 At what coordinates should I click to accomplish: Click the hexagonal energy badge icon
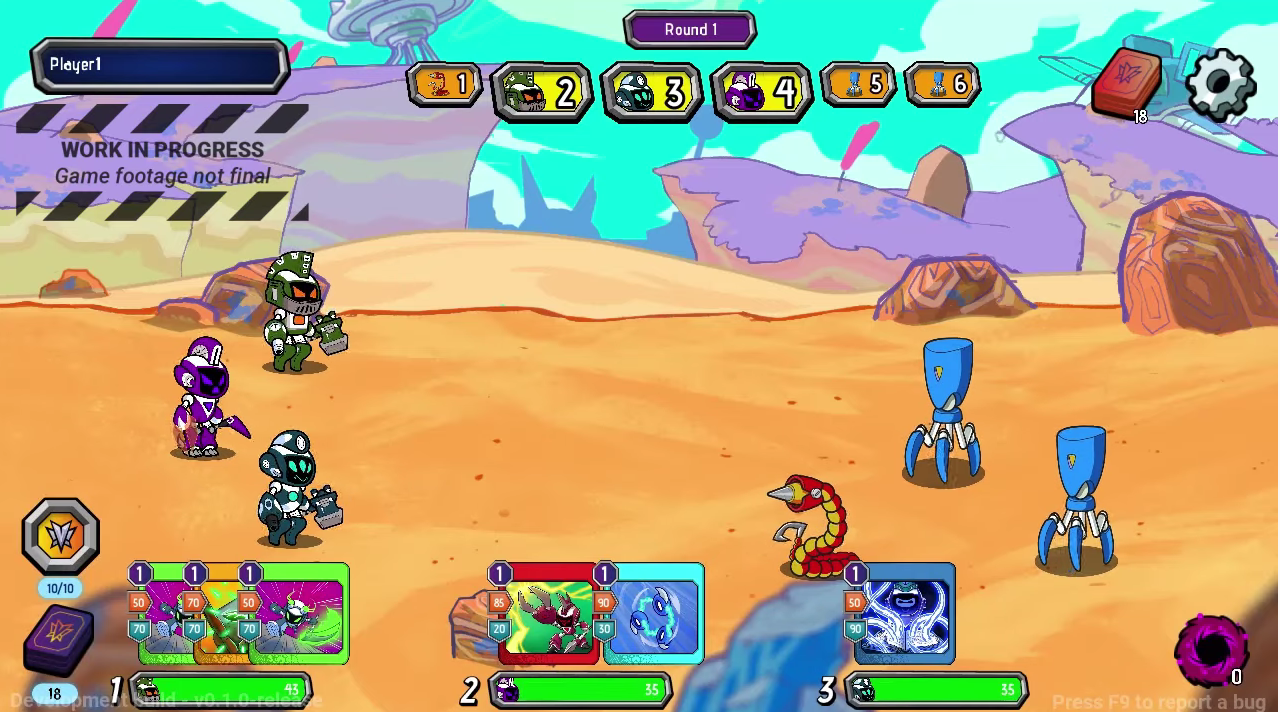coord(60,537)
